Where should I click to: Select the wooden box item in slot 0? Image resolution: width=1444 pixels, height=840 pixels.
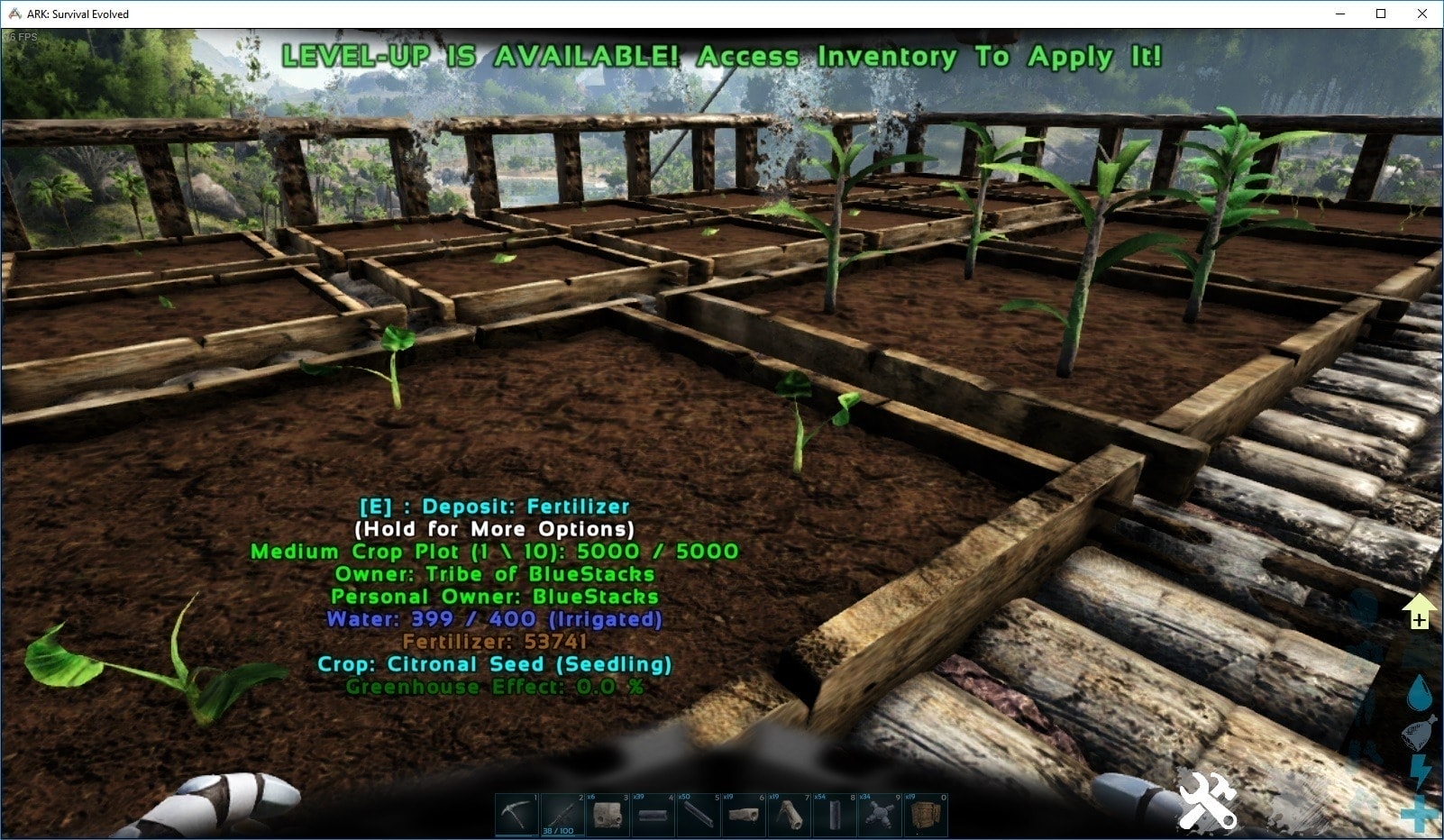[925, 815]
